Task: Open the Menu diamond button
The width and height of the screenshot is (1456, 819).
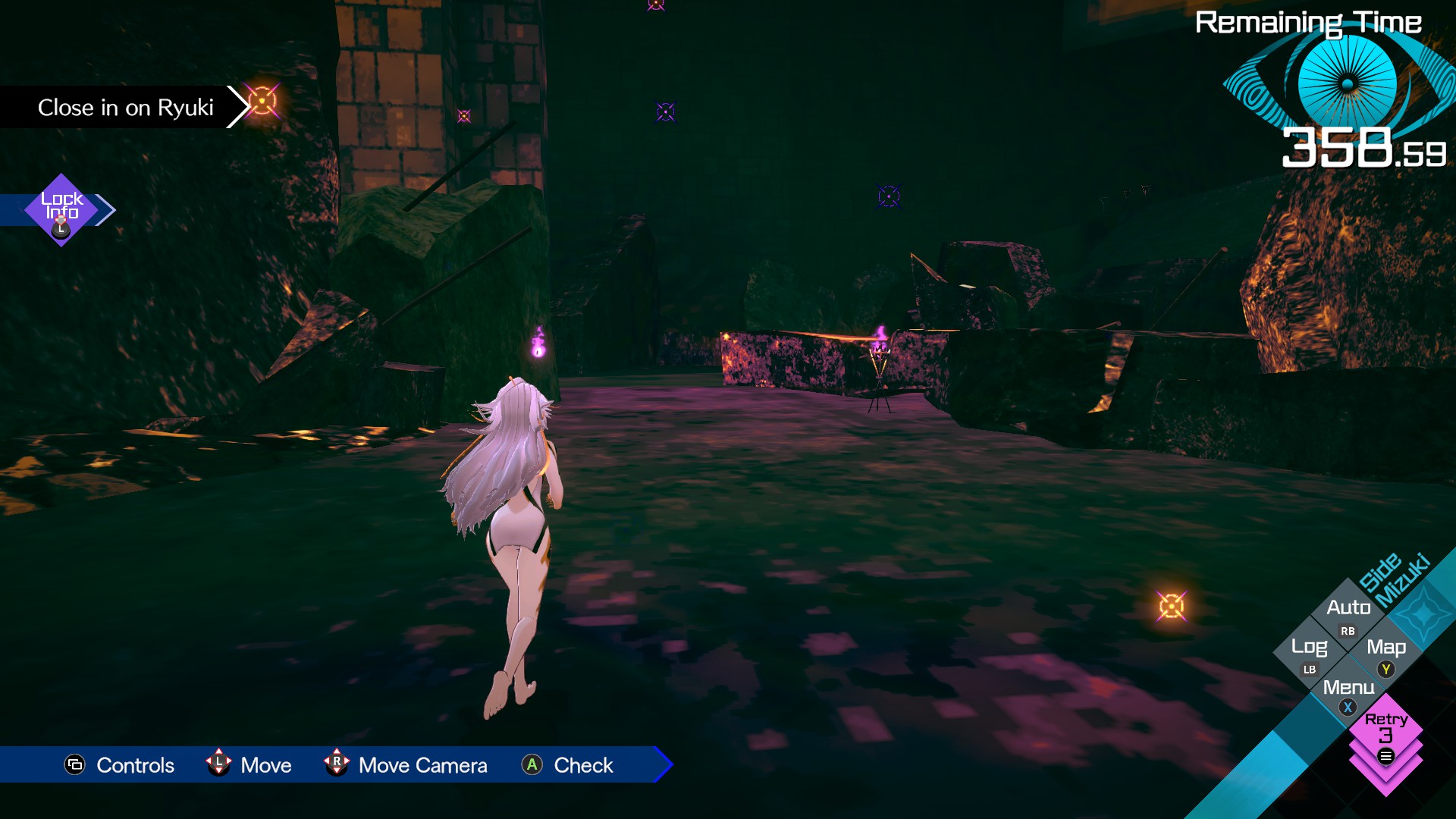Action: click(x=1348, y=690)
